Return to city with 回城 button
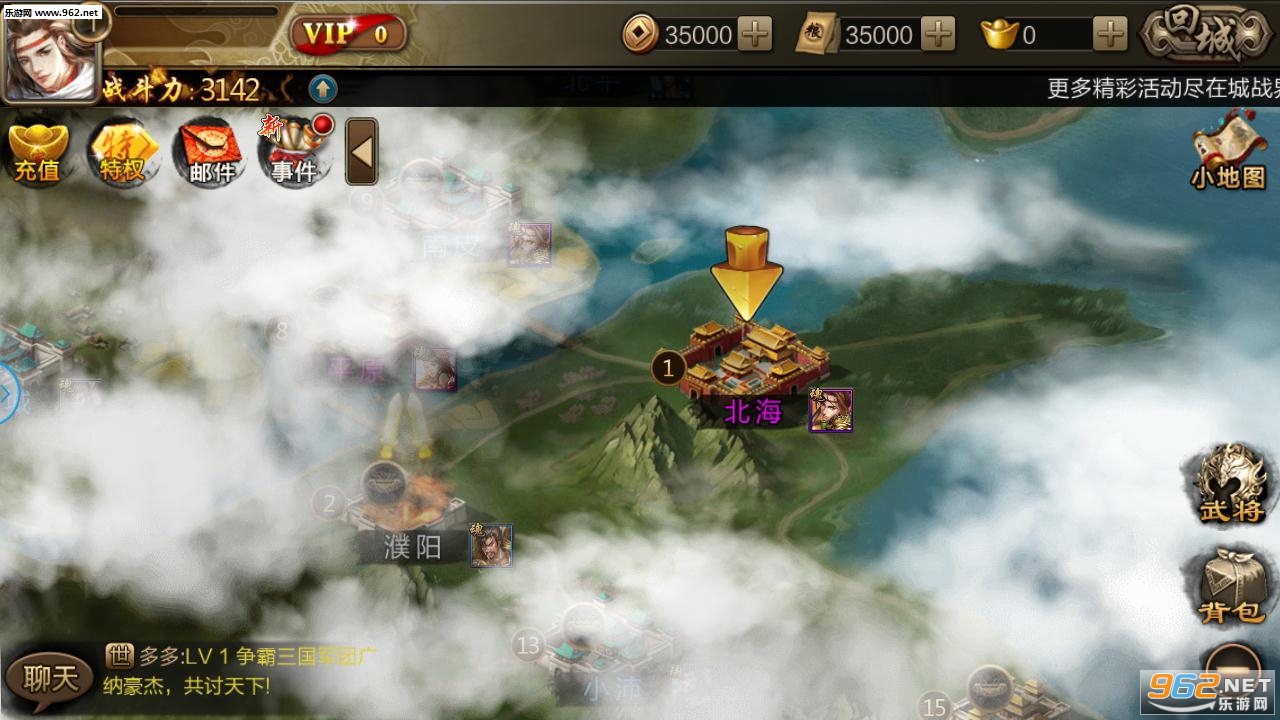 [1207, 34]
